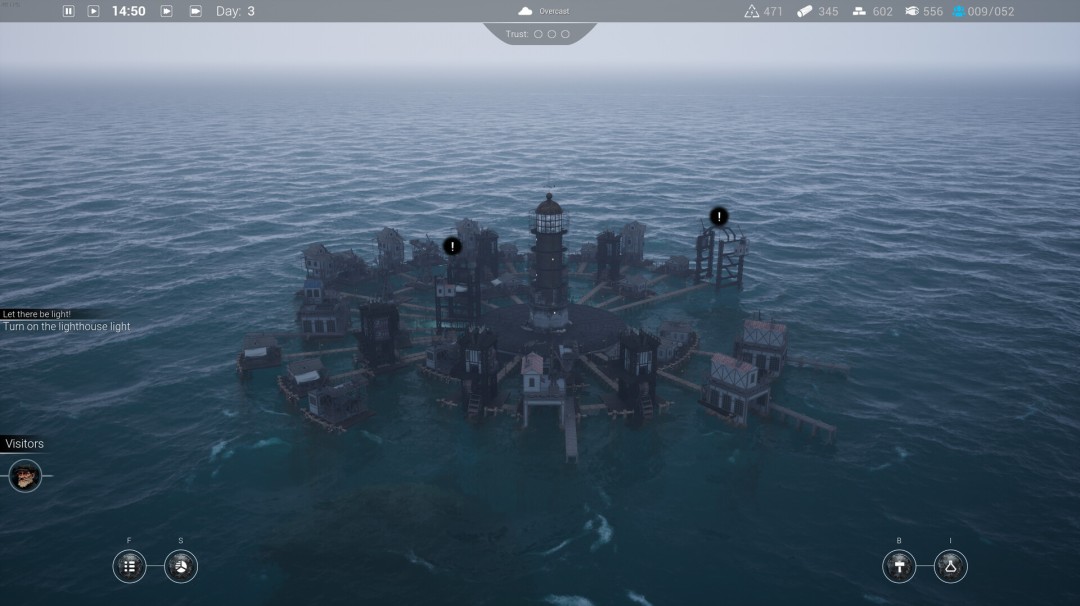Pause the game time

(69, 11)
